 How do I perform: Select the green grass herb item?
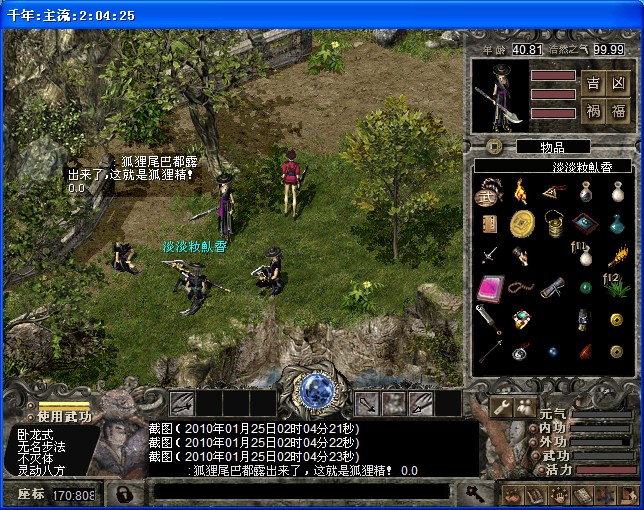(617, 289)
